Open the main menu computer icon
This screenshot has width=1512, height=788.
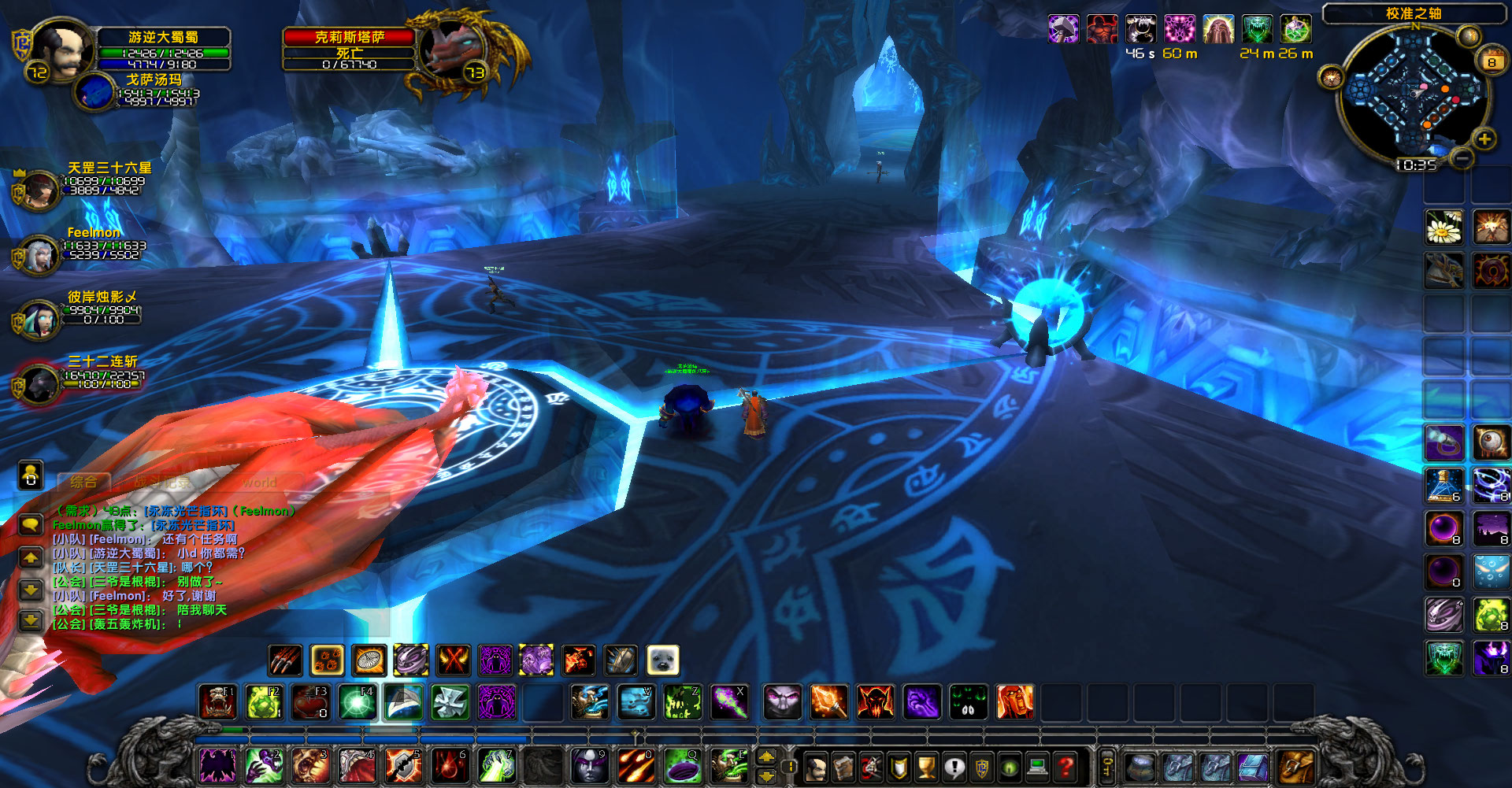[1038, 768]
